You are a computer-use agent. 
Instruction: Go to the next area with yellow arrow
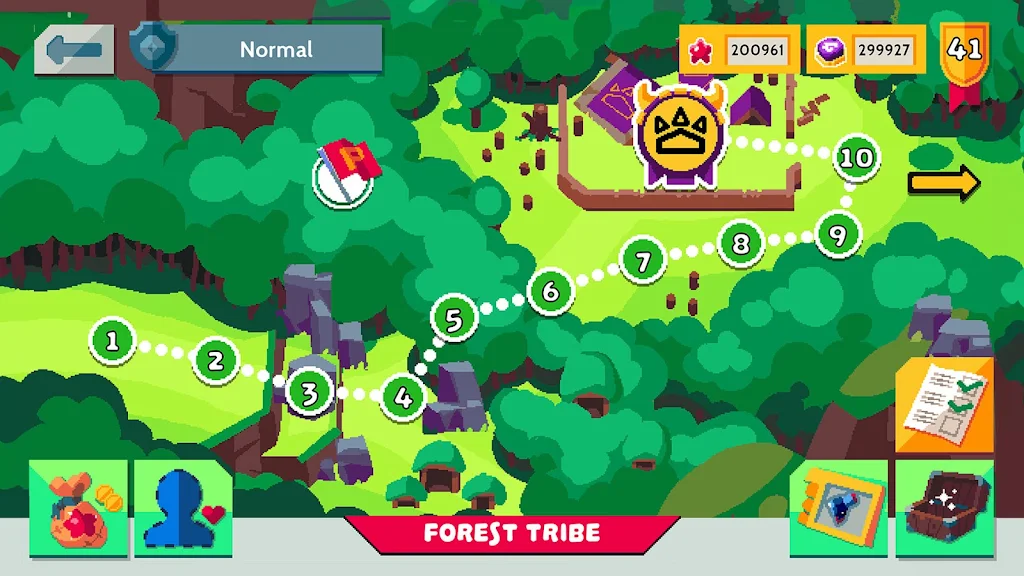pyautogui.click(x=944, y=183)
